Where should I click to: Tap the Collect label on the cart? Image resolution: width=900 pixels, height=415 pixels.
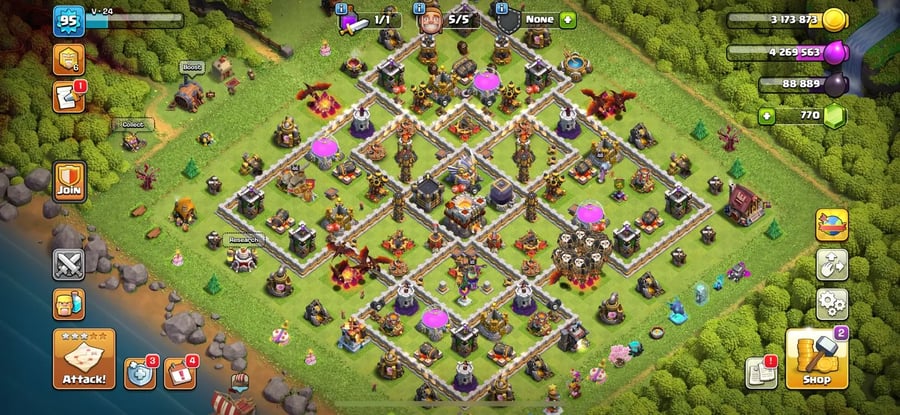[x=133, y=125]
